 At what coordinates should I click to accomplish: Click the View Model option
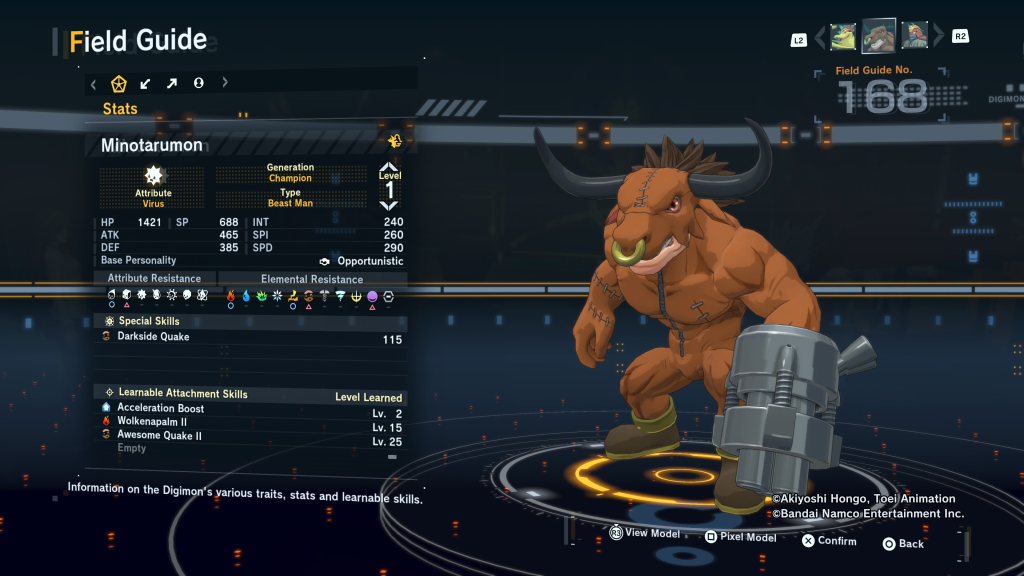click(x=645, y=535)
